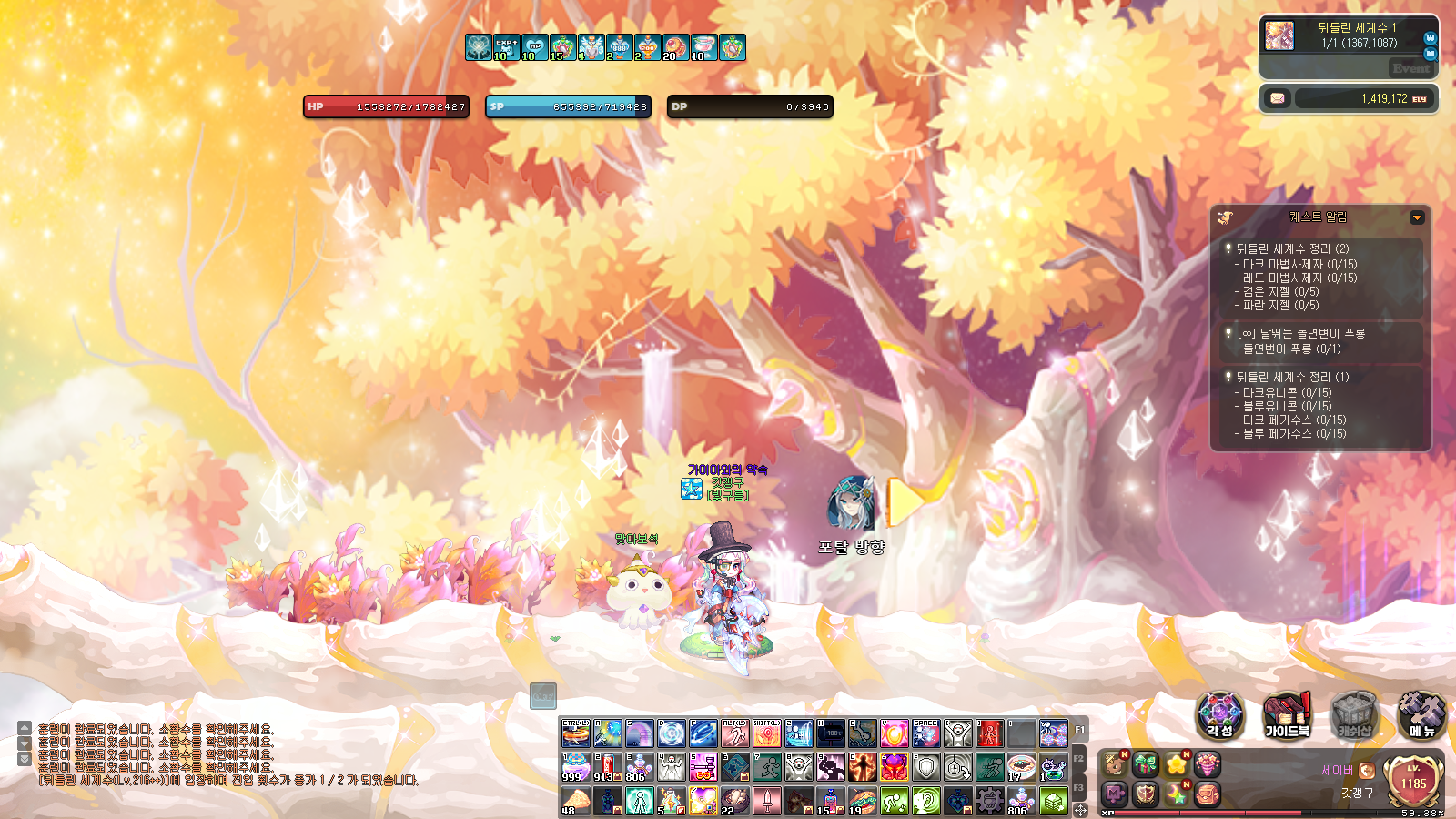Viewport: 1456px width, 819px height.
Task: Open the mailbox envelope icon
Action: (1278, 98)
